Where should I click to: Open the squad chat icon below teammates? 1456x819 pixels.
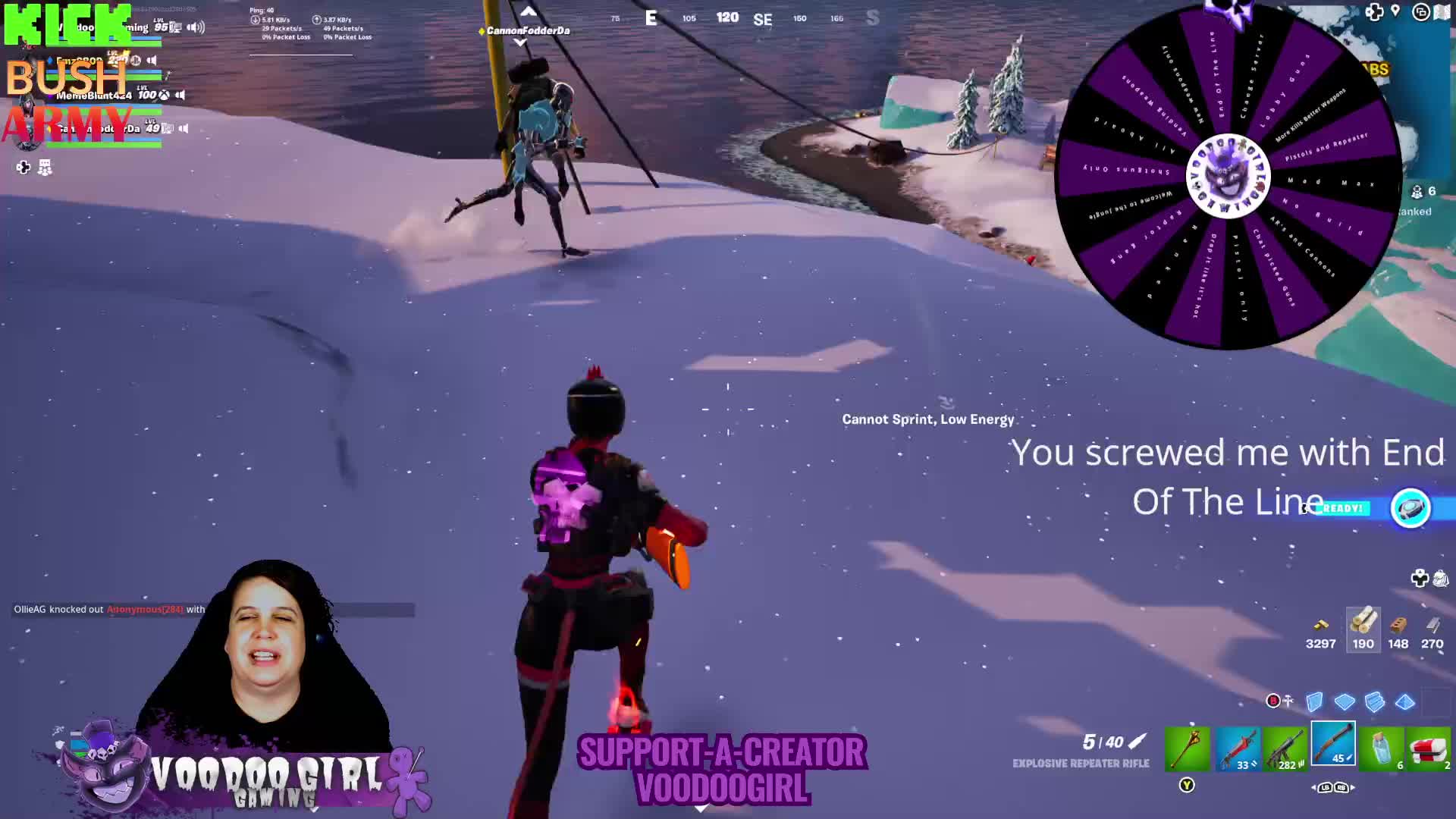(45, 168)
